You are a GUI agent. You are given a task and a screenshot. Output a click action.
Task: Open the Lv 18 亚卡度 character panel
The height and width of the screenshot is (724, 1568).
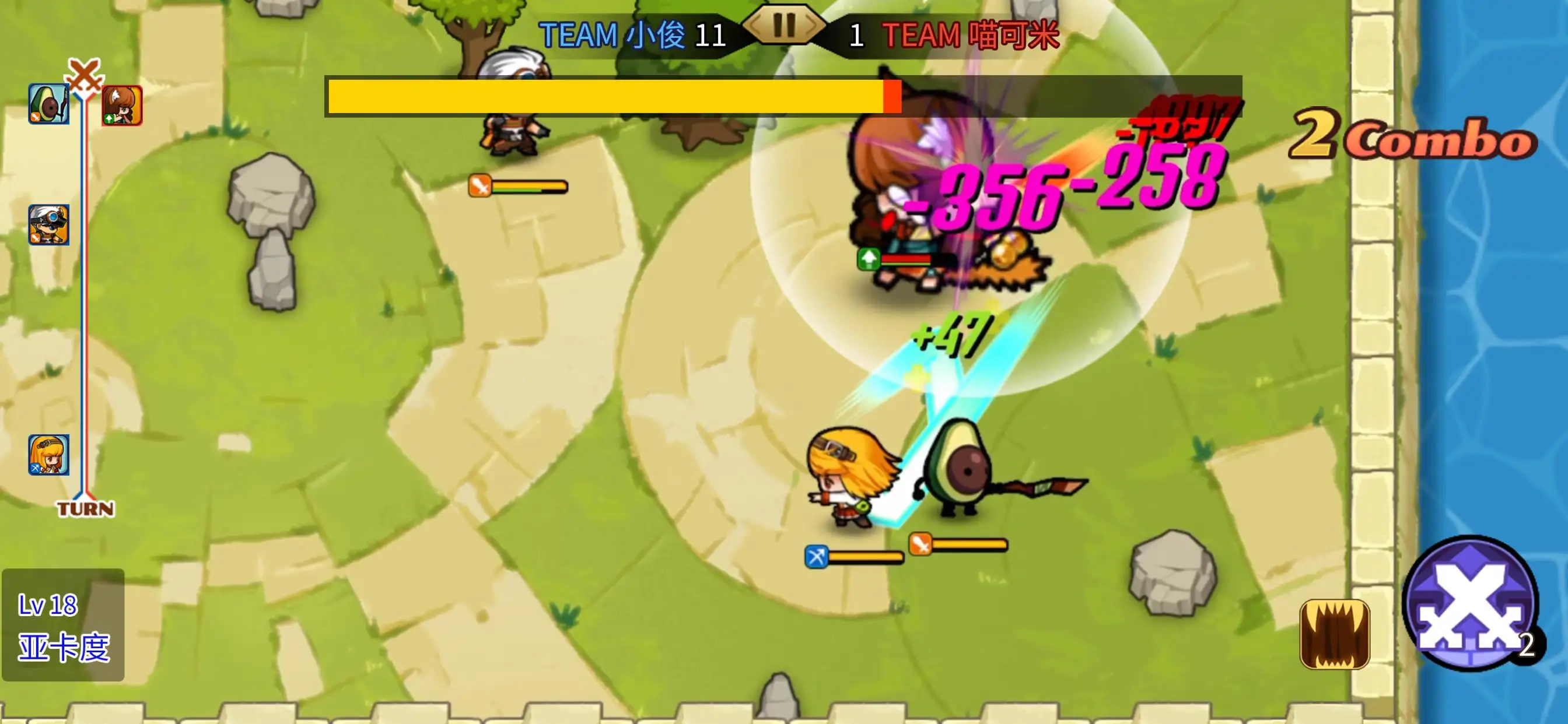click(x=64, y=625)
